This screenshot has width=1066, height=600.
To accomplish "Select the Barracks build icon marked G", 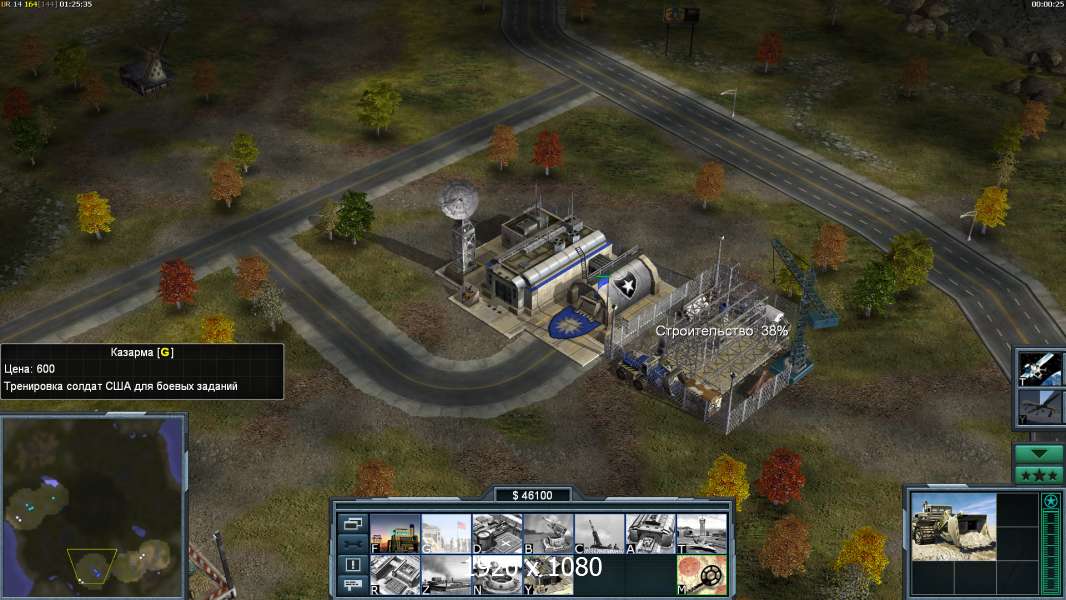I will point(446,533).
